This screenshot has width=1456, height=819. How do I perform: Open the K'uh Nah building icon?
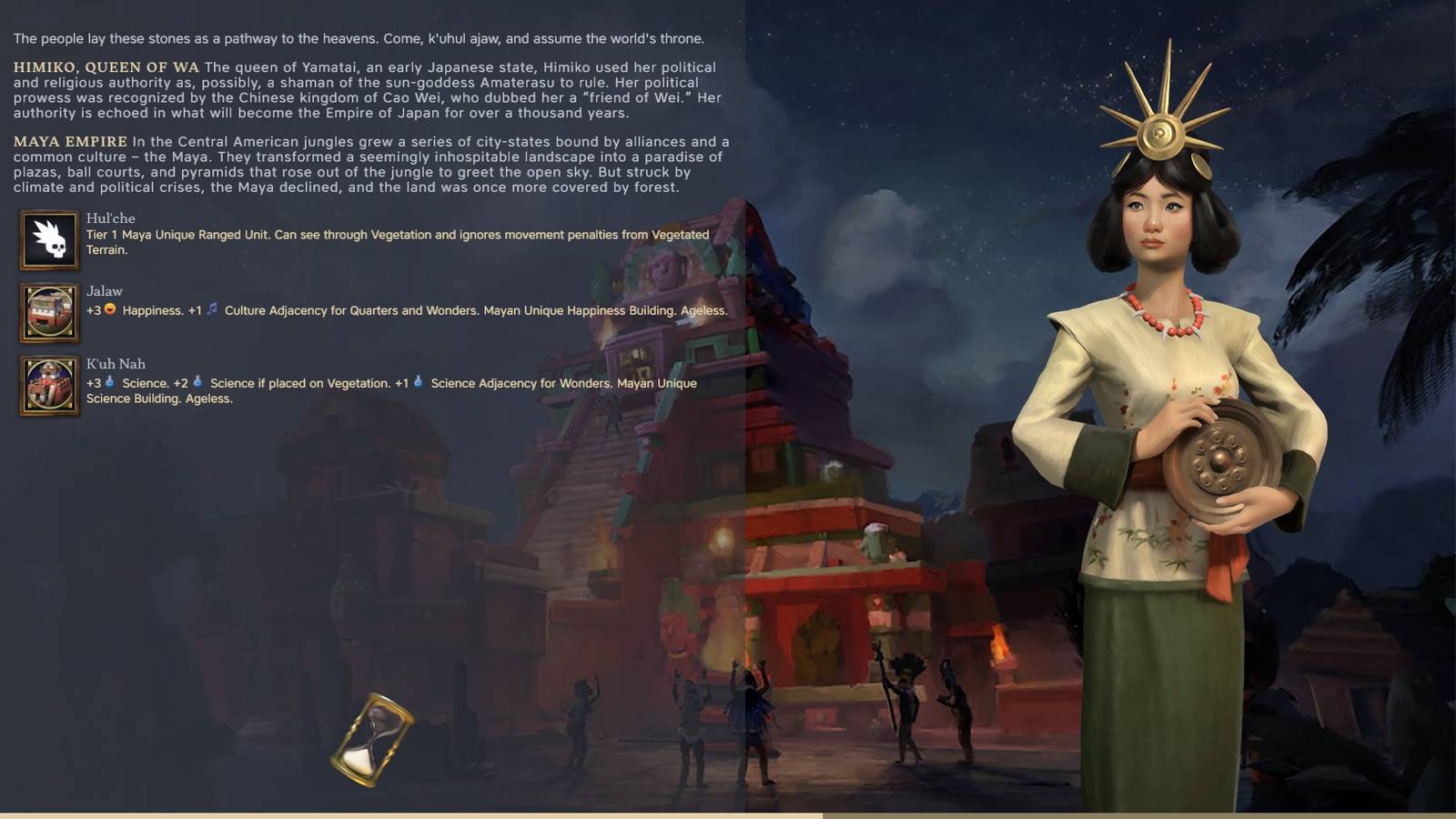(x=48, y=382)
